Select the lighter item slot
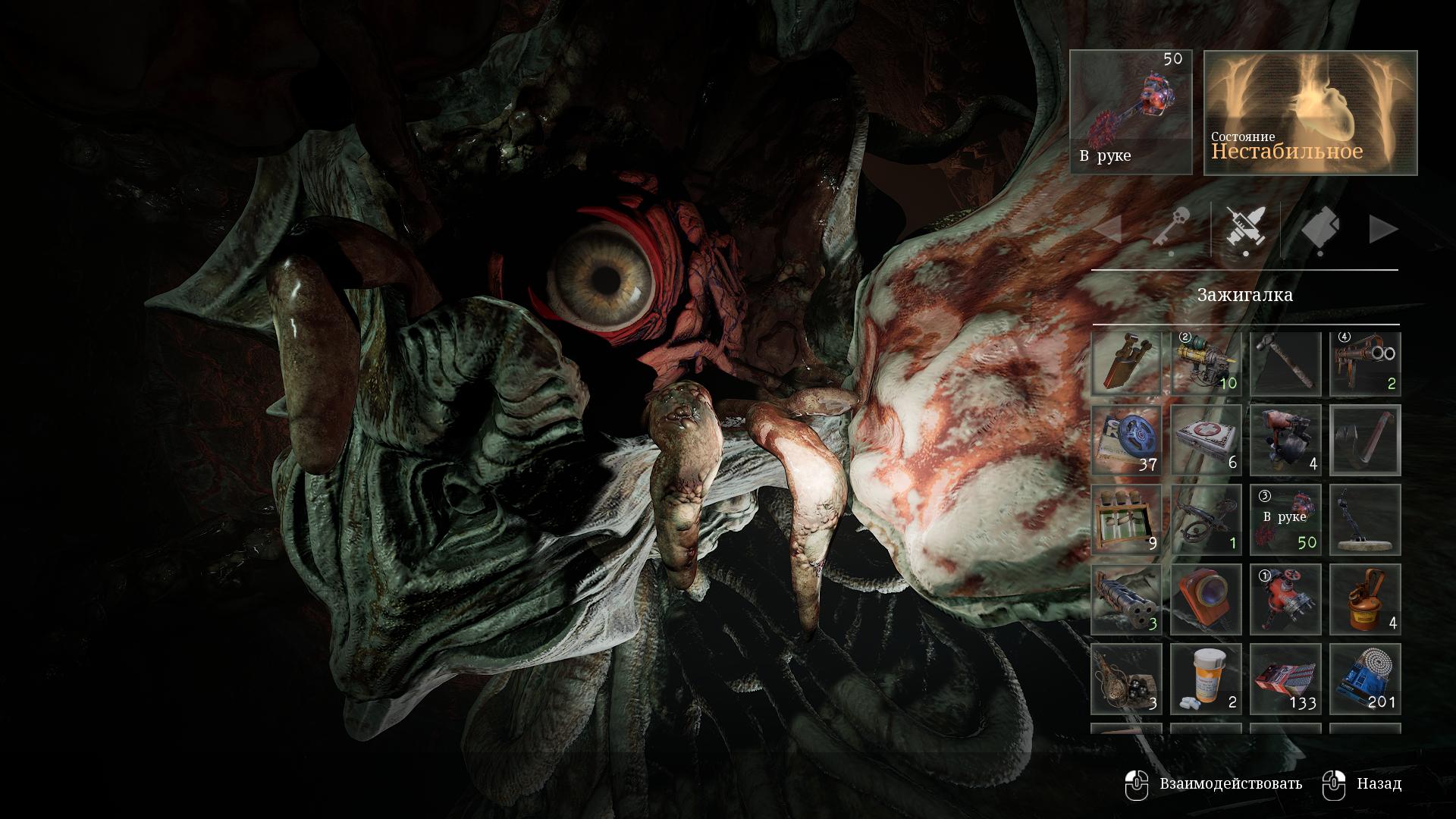Viewport: 1456px width, 819px height. coord(1126,364)
